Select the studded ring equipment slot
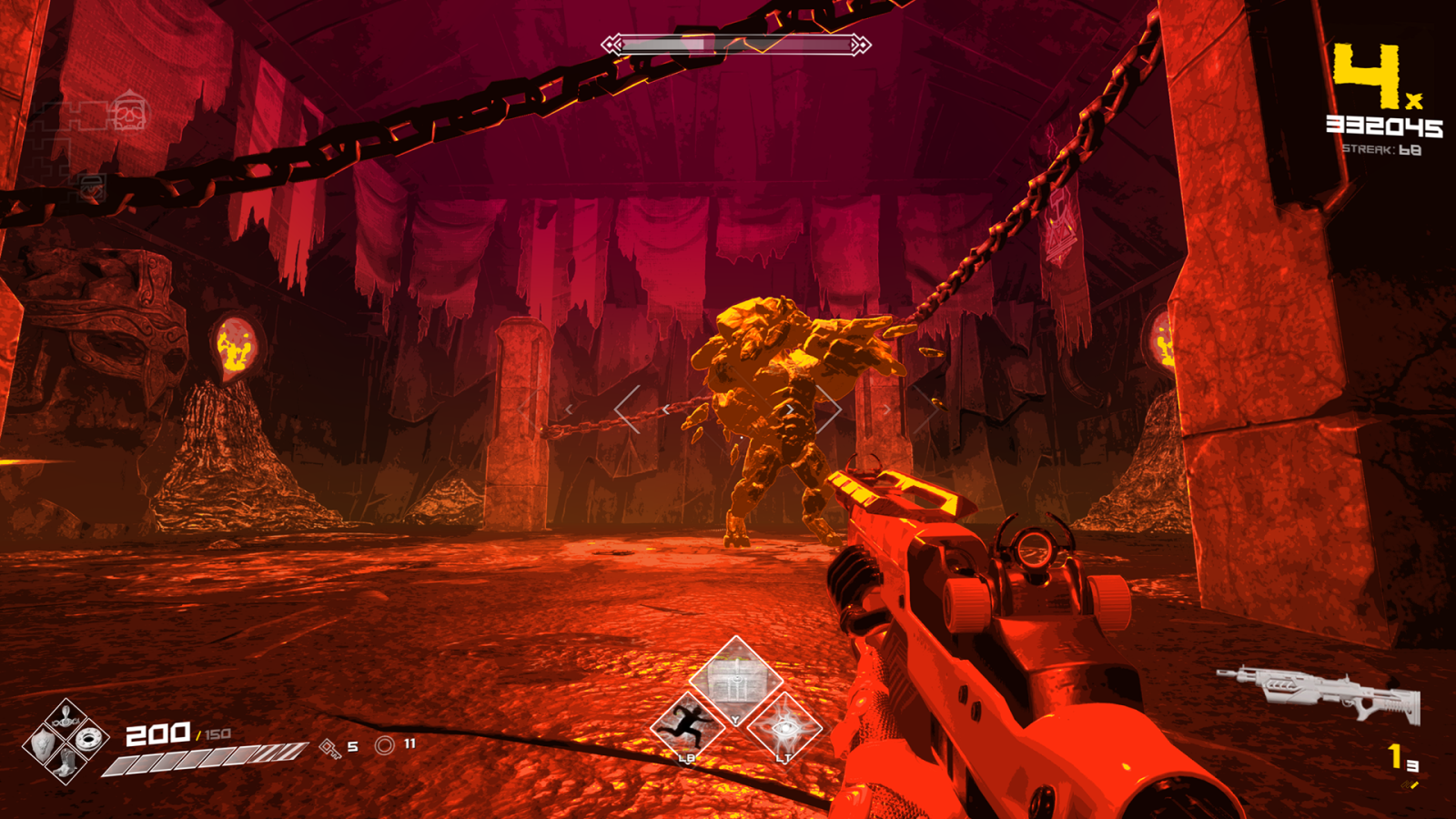This screenshot has height=819, width=1456. [89, 739]
